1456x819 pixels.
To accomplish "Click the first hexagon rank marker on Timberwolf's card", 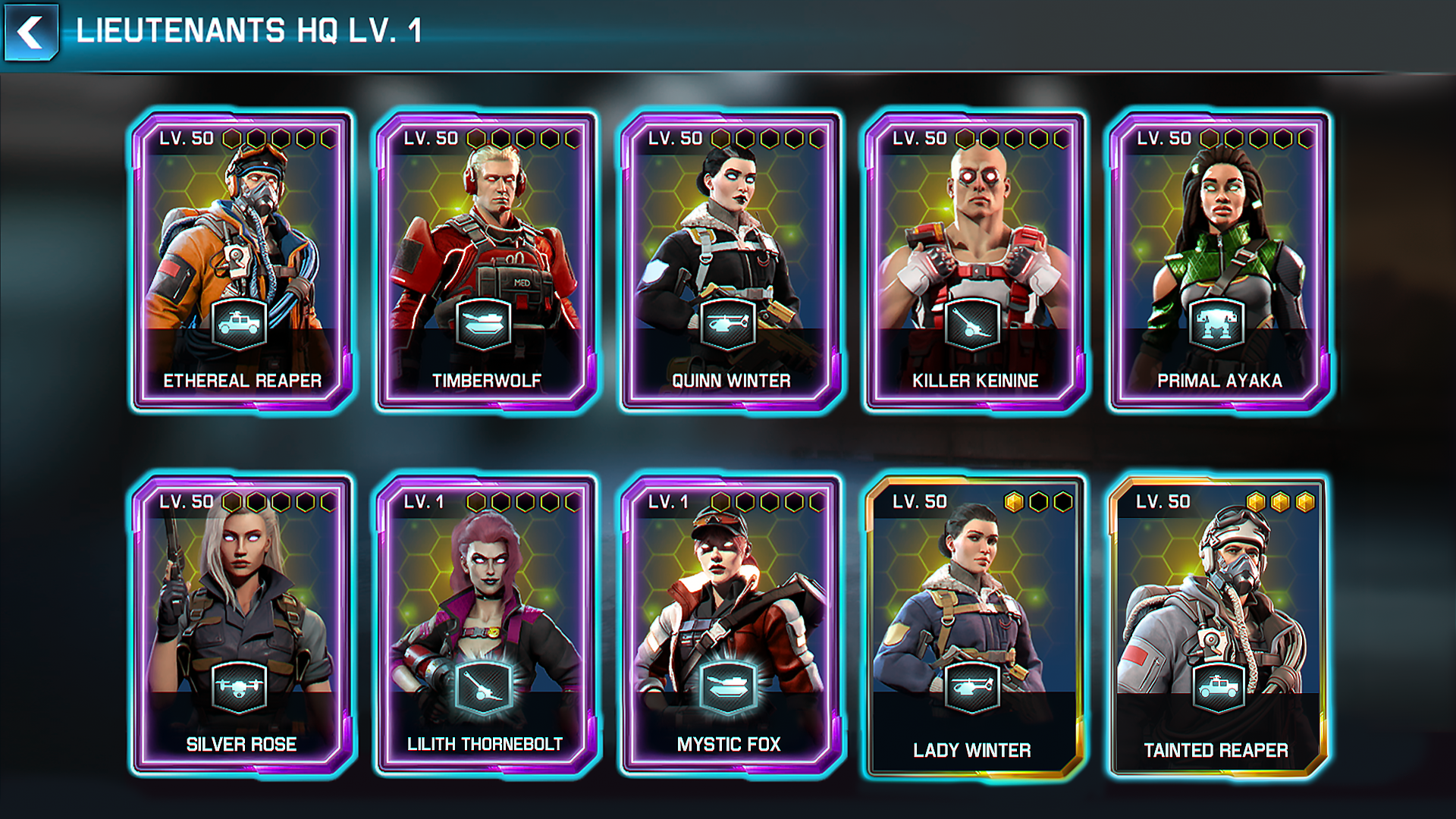I will click(475, 138).
